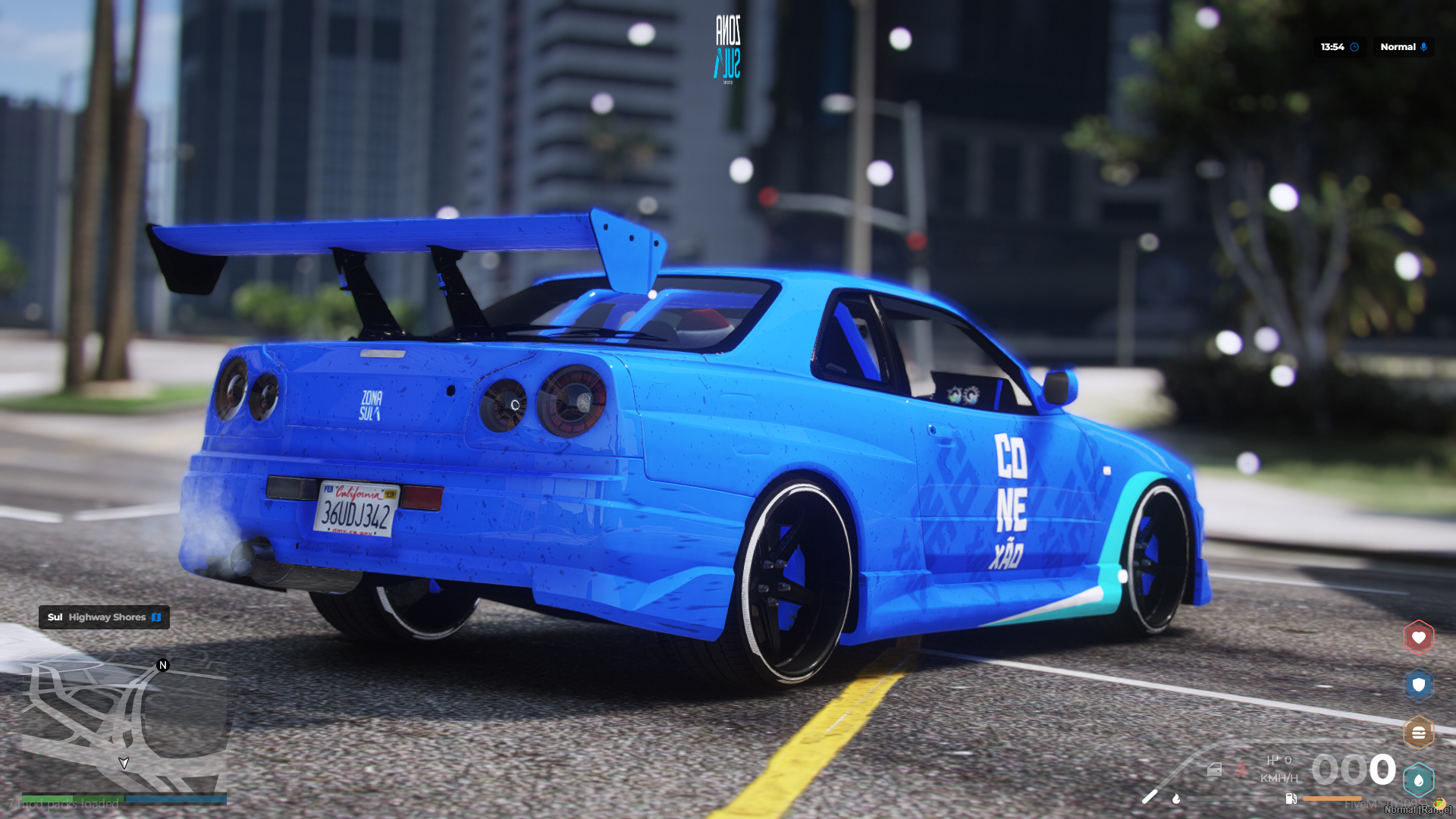Select the burger hunger icon

[1418, 733]
